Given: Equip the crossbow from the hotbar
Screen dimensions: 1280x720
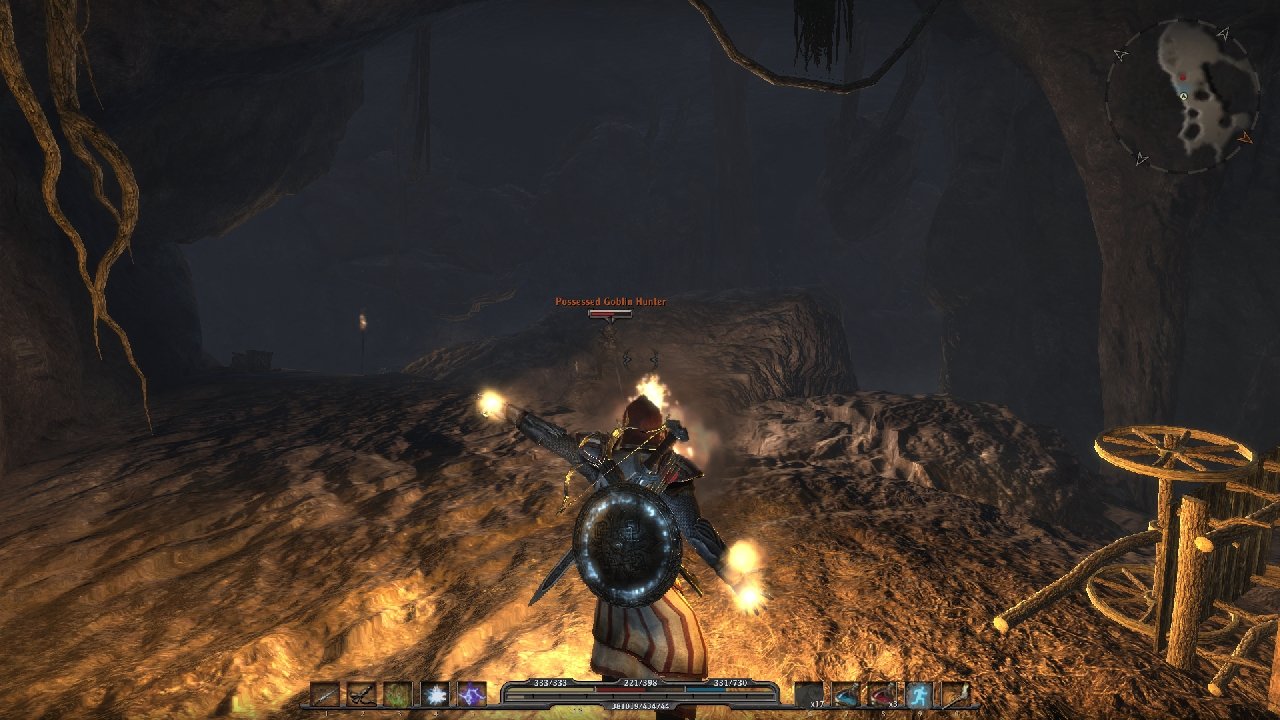Looking at the screenshot, I should (x=361, y=694).
